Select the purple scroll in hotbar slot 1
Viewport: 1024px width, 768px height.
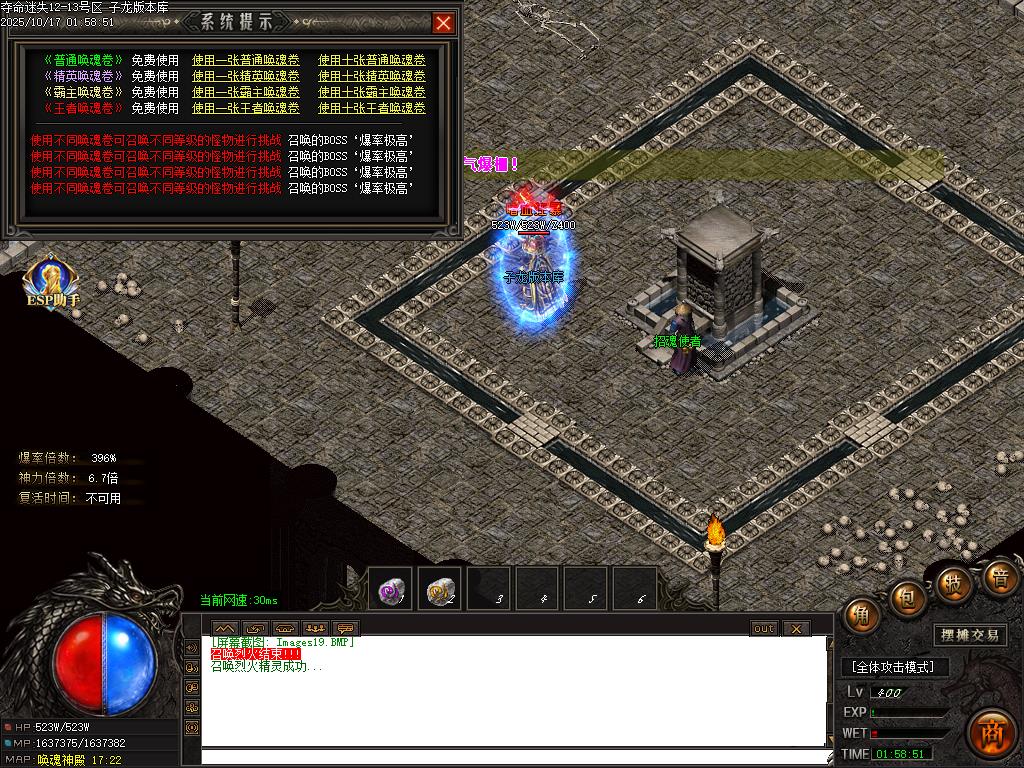390,591
